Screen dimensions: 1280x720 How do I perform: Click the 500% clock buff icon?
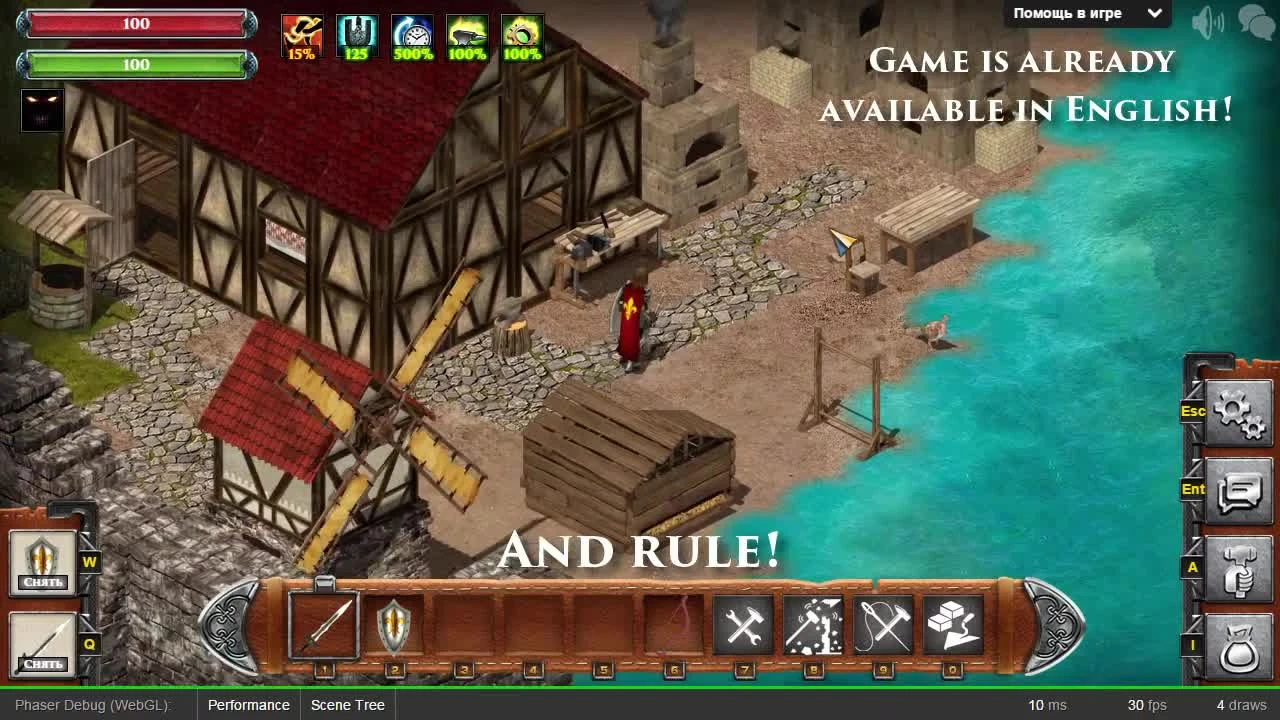[x=414, y=34]
